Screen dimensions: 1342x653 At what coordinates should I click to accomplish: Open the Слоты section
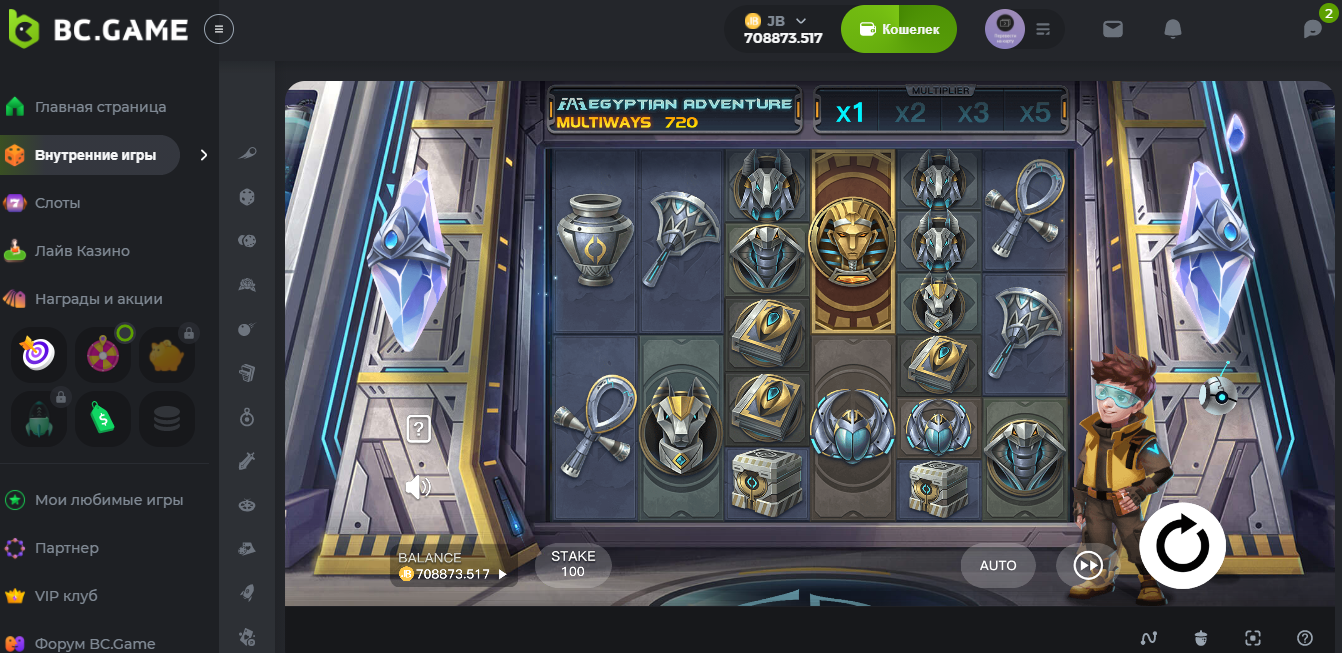click(57, 203)
